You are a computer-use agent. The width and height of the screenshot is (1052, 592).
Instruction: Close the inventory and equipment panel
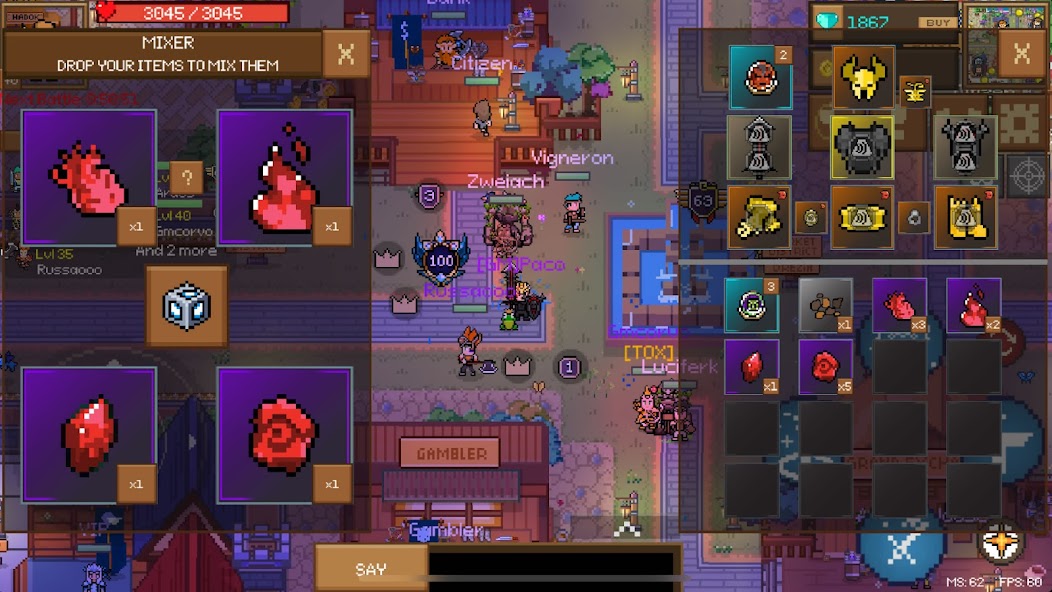click(1021, 54)
